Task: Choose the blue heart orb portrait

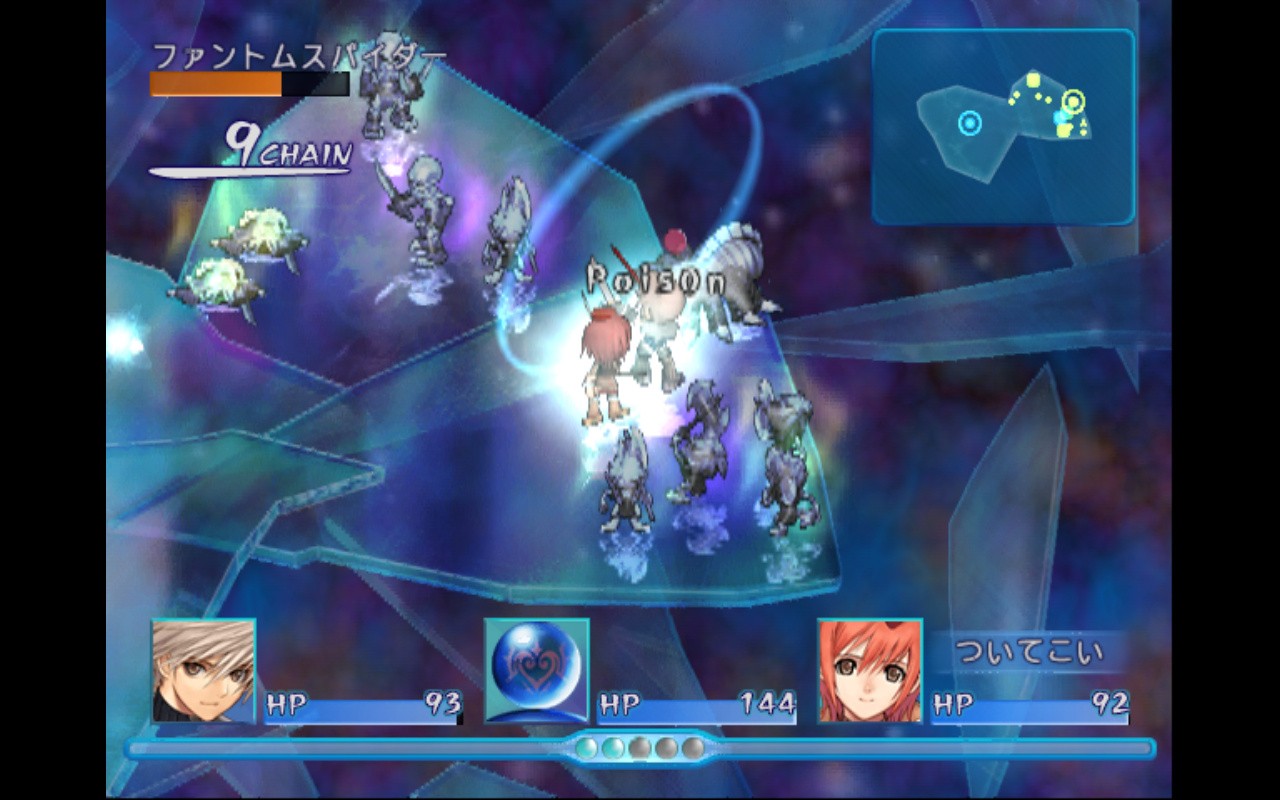Action: [x=537, y=670]
